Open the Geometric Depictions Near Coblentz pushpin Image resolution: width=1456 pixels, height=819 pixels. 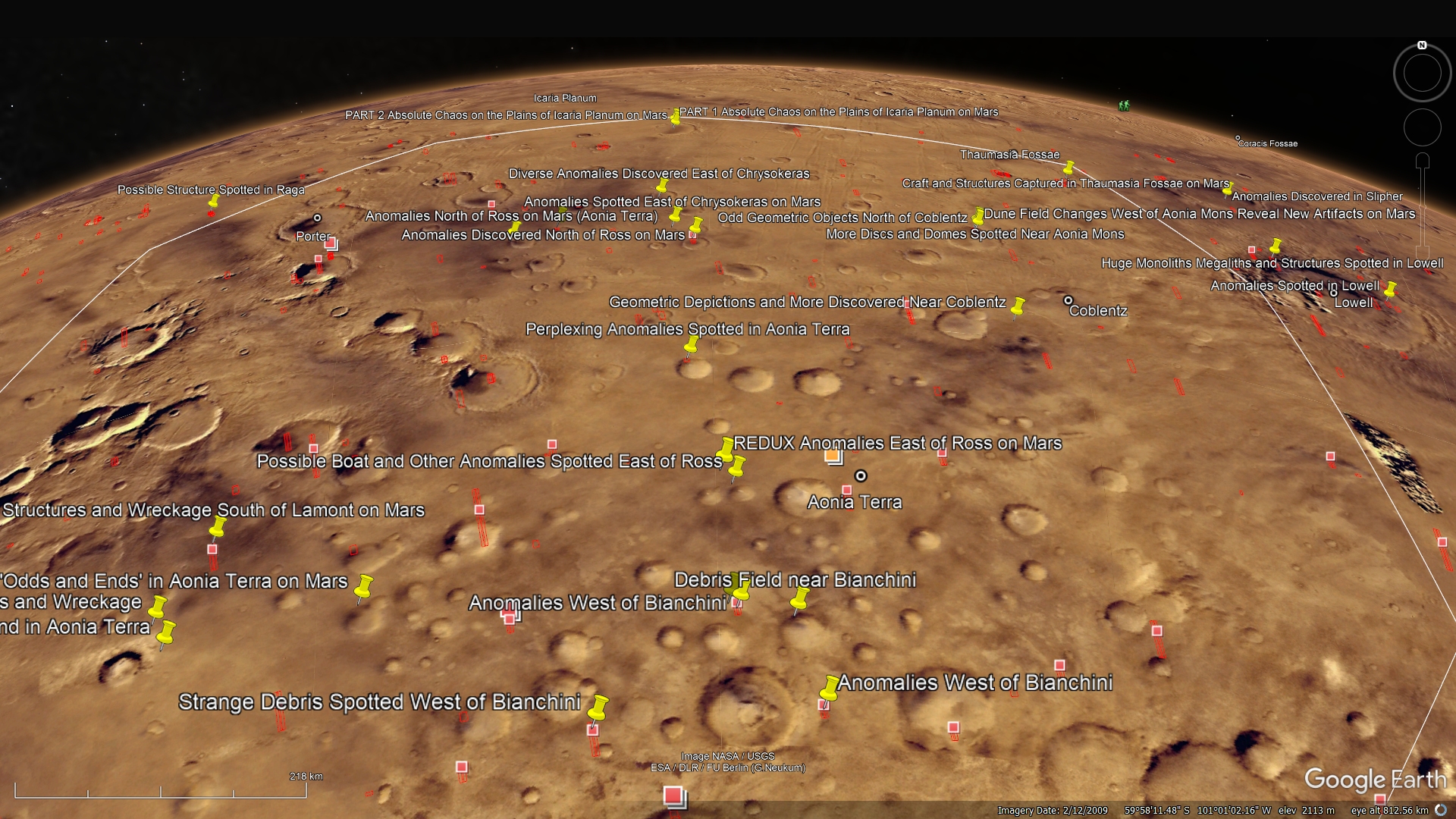[1018, 306]
